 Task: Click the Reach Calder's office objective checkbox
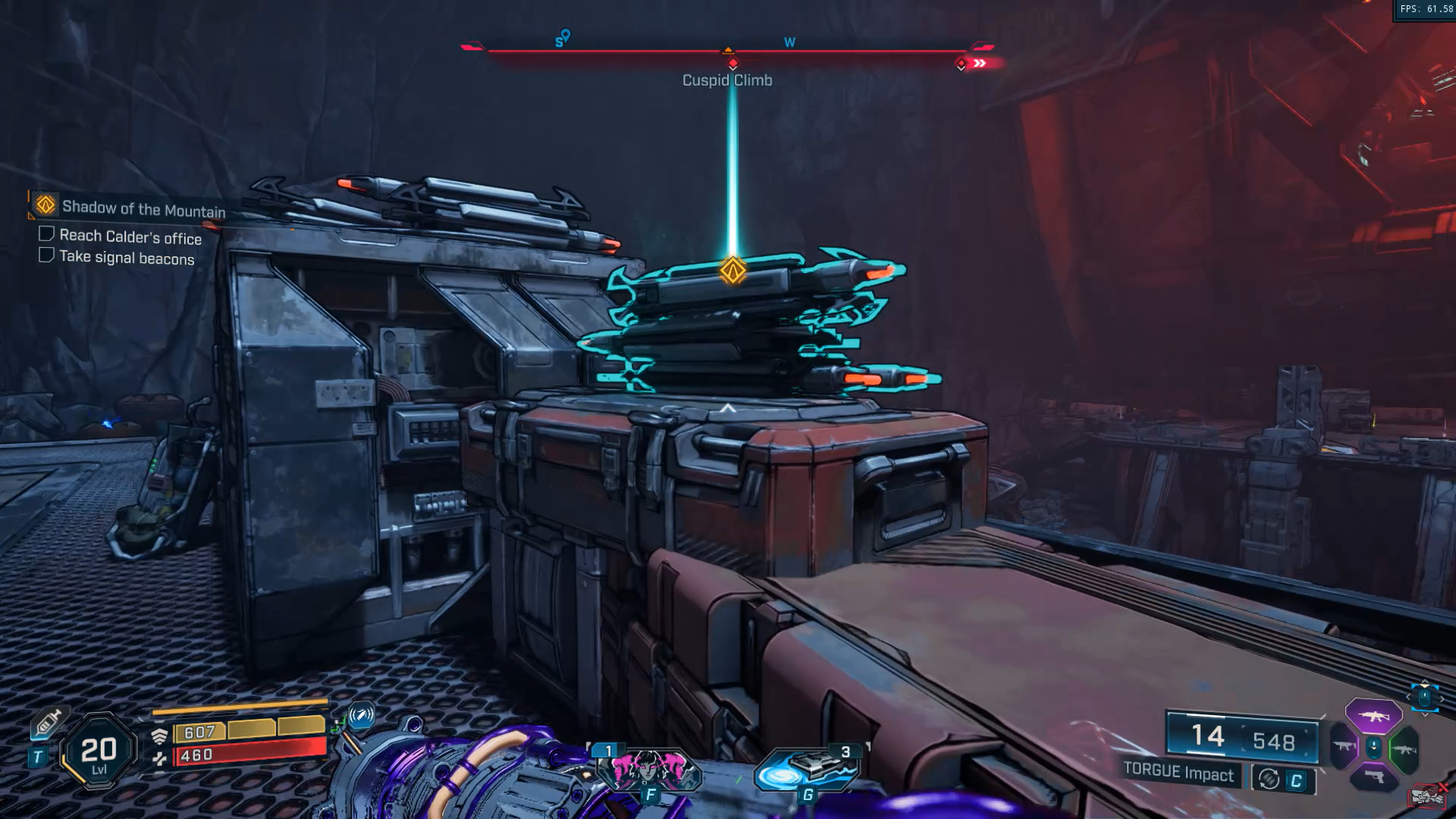(x=46, y=234)
